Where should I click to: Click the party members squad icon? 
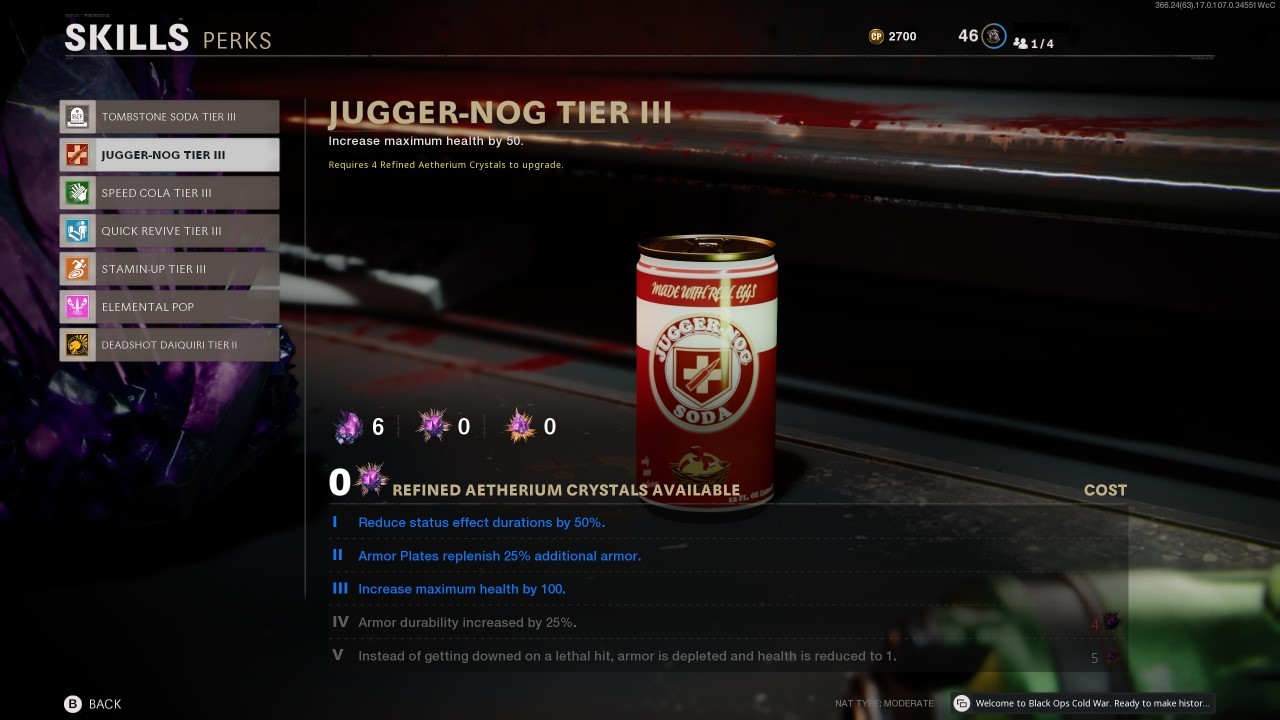[x=1021, y=43]
